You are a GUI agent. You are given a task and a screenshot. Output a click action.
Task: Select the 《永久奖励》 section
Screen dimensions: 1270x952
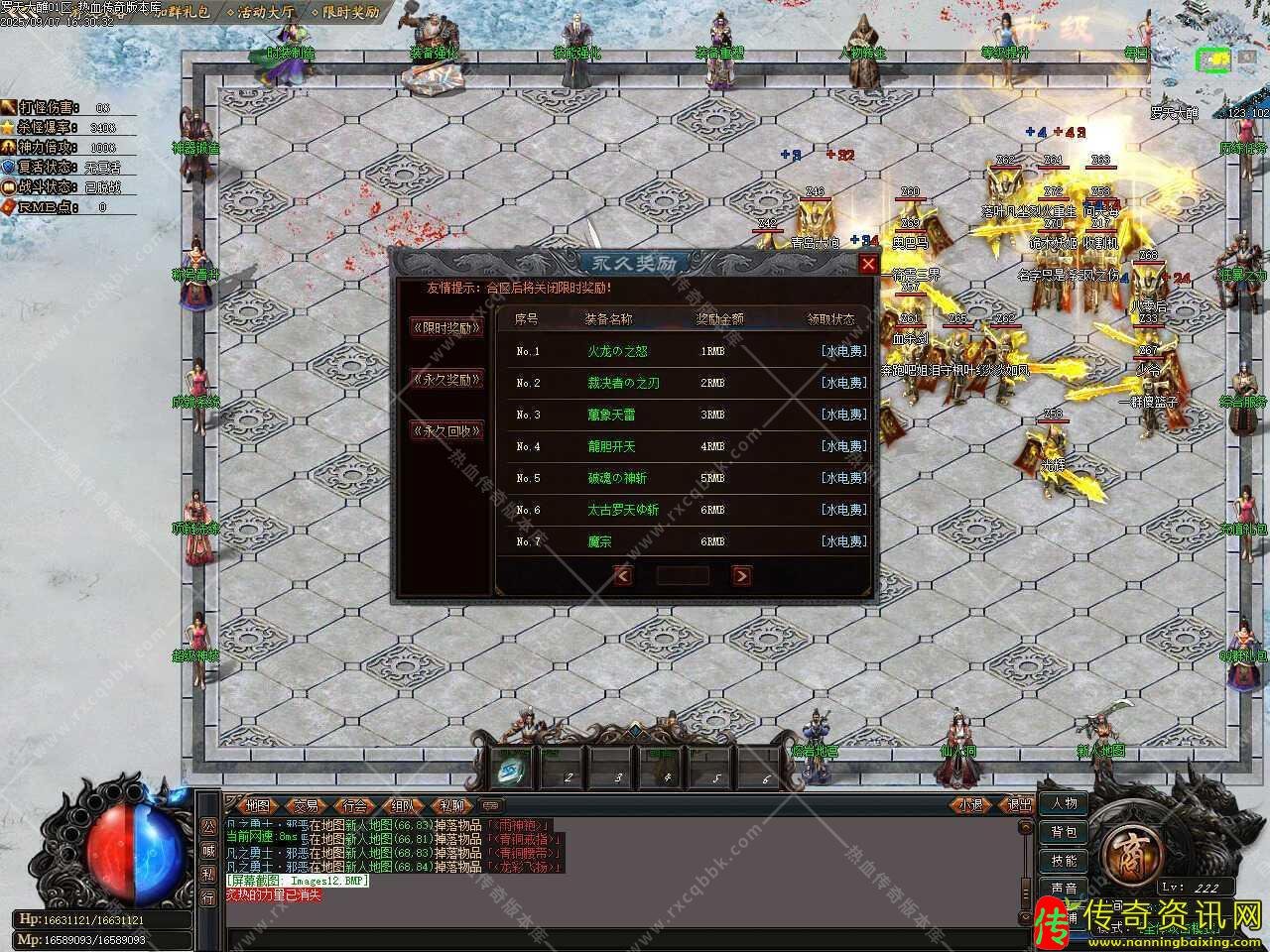pos(446,379)
